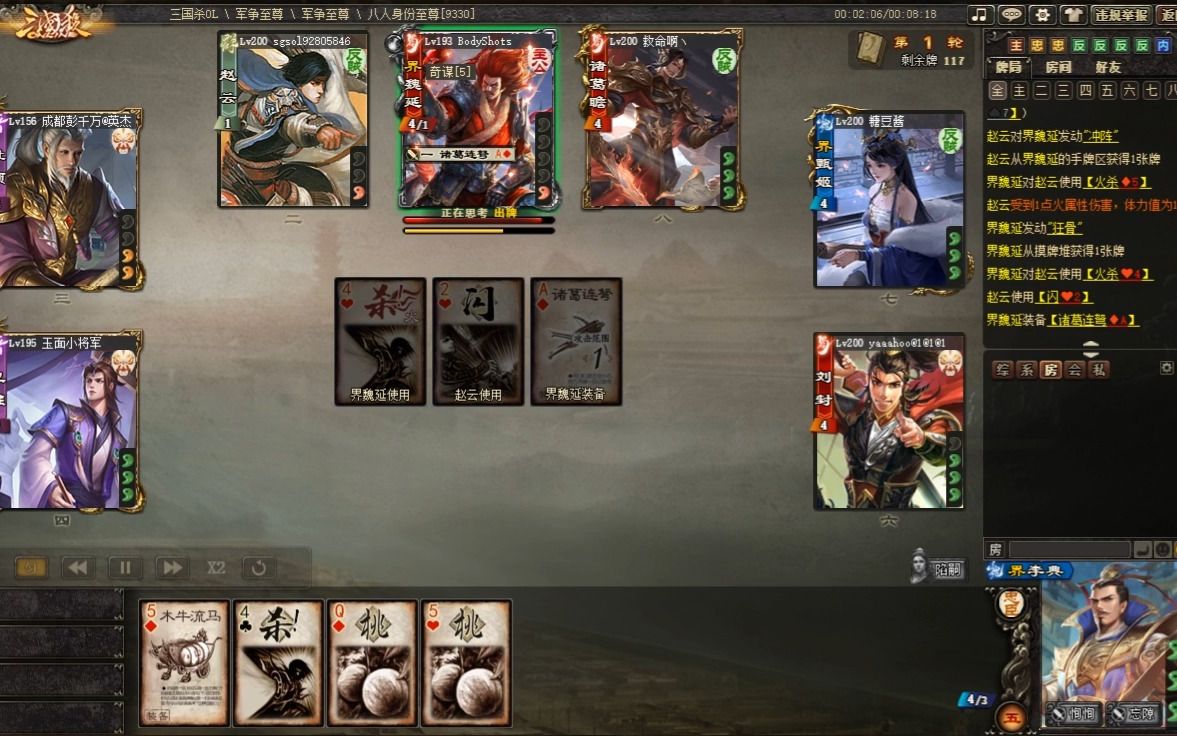Choose the Queen of diamonds 桃 card
Image resolution: width=1177 pixels, height=736 pixels.
[372, 662]
